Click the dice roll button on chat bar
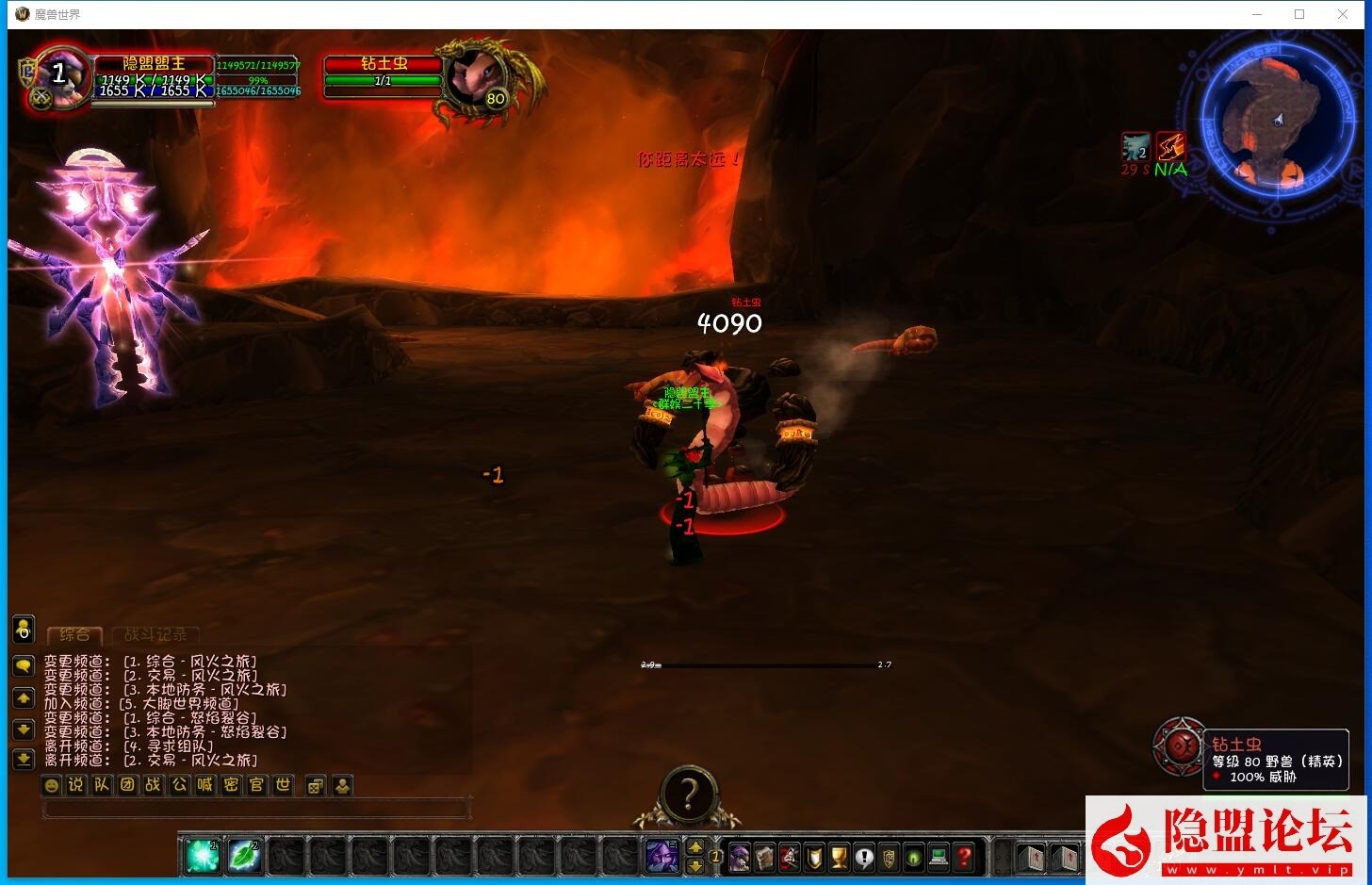This screenshot has width=1372, height=885. (316, 785)
